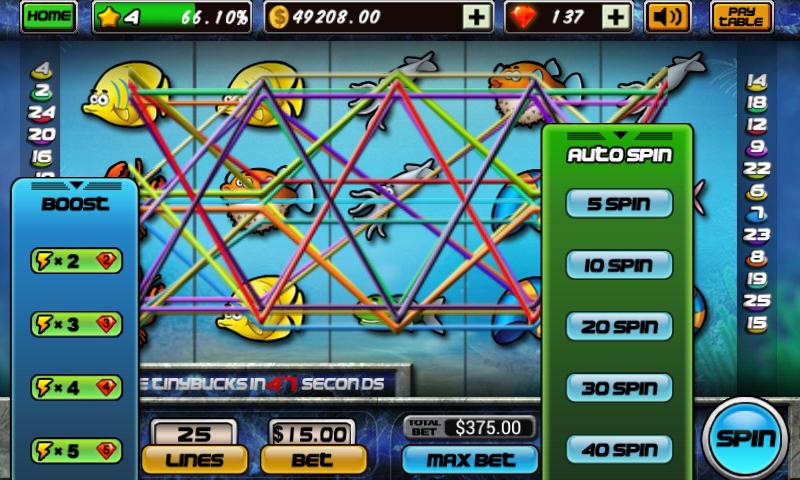The height and width of the screenshot is (480, 800).
Task: Choose the x5 boost
Action: 77,448
